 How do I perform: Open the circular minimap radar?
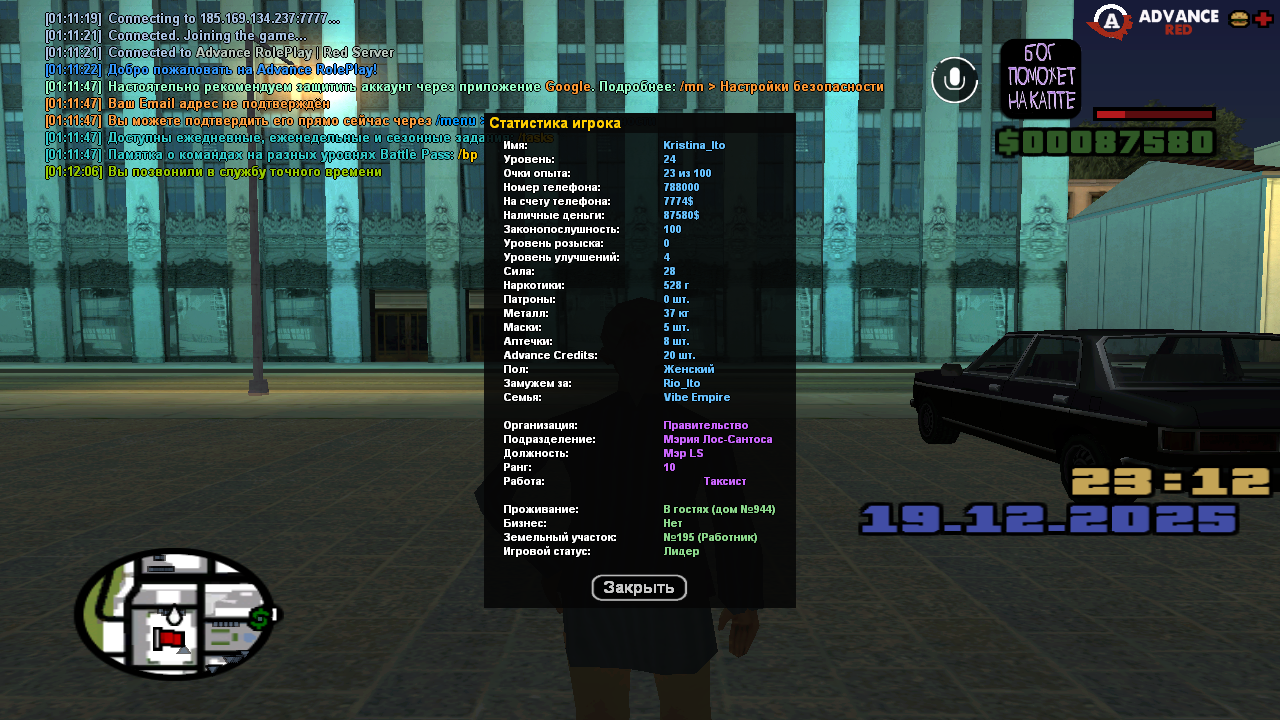pyautogui.click(x=176, y=614)
